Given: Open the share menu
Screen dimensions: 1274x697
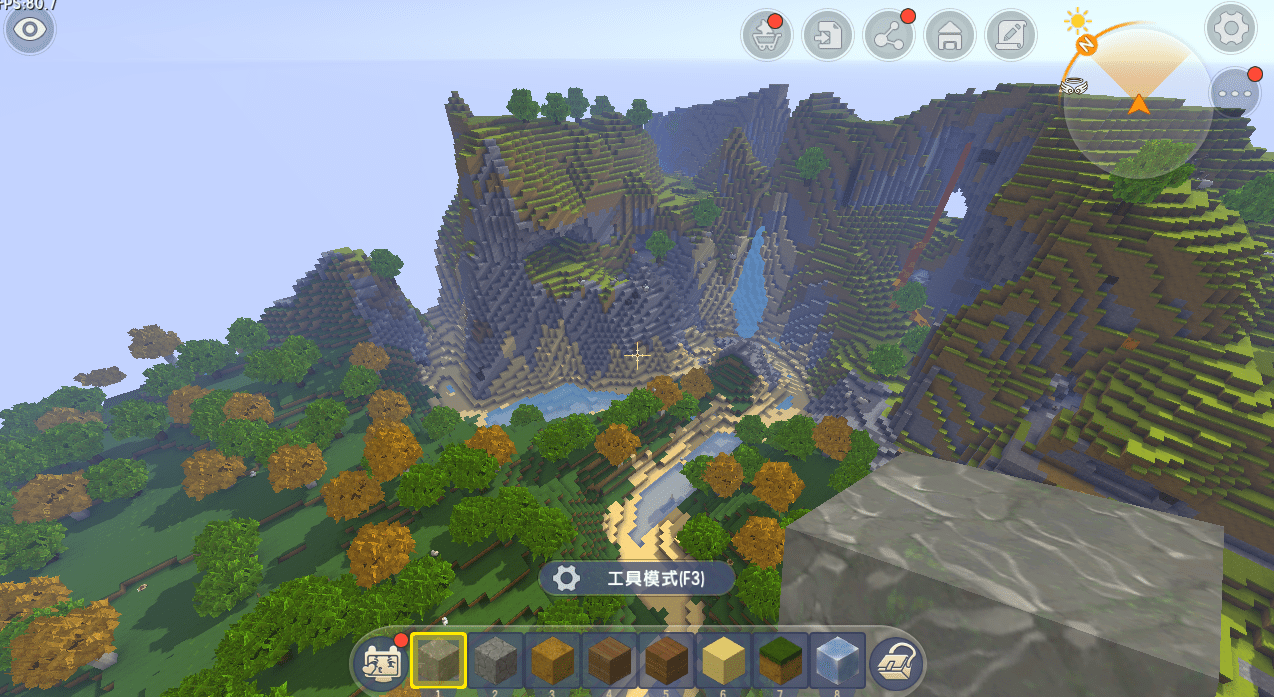Looking at the screenshot, I should 888,38.
